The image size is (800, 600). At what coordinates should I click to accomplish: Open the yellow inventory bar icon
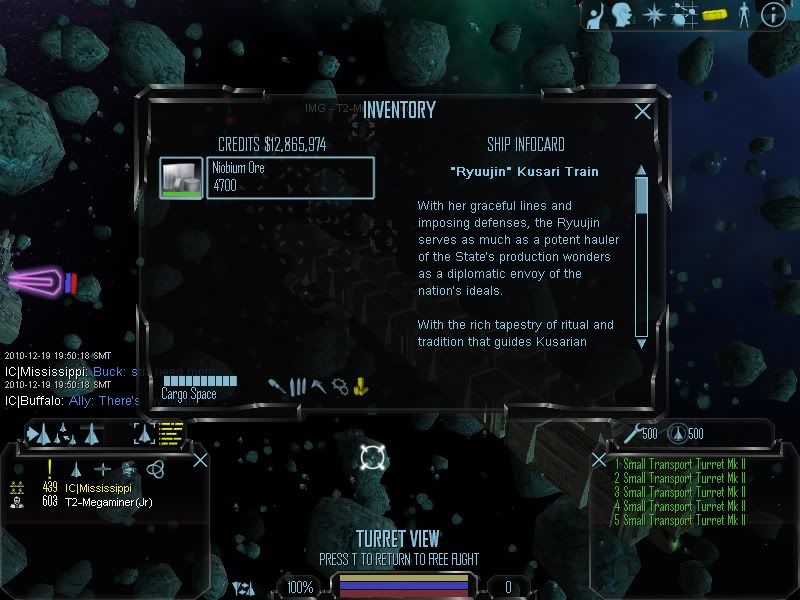pos(713,15)
